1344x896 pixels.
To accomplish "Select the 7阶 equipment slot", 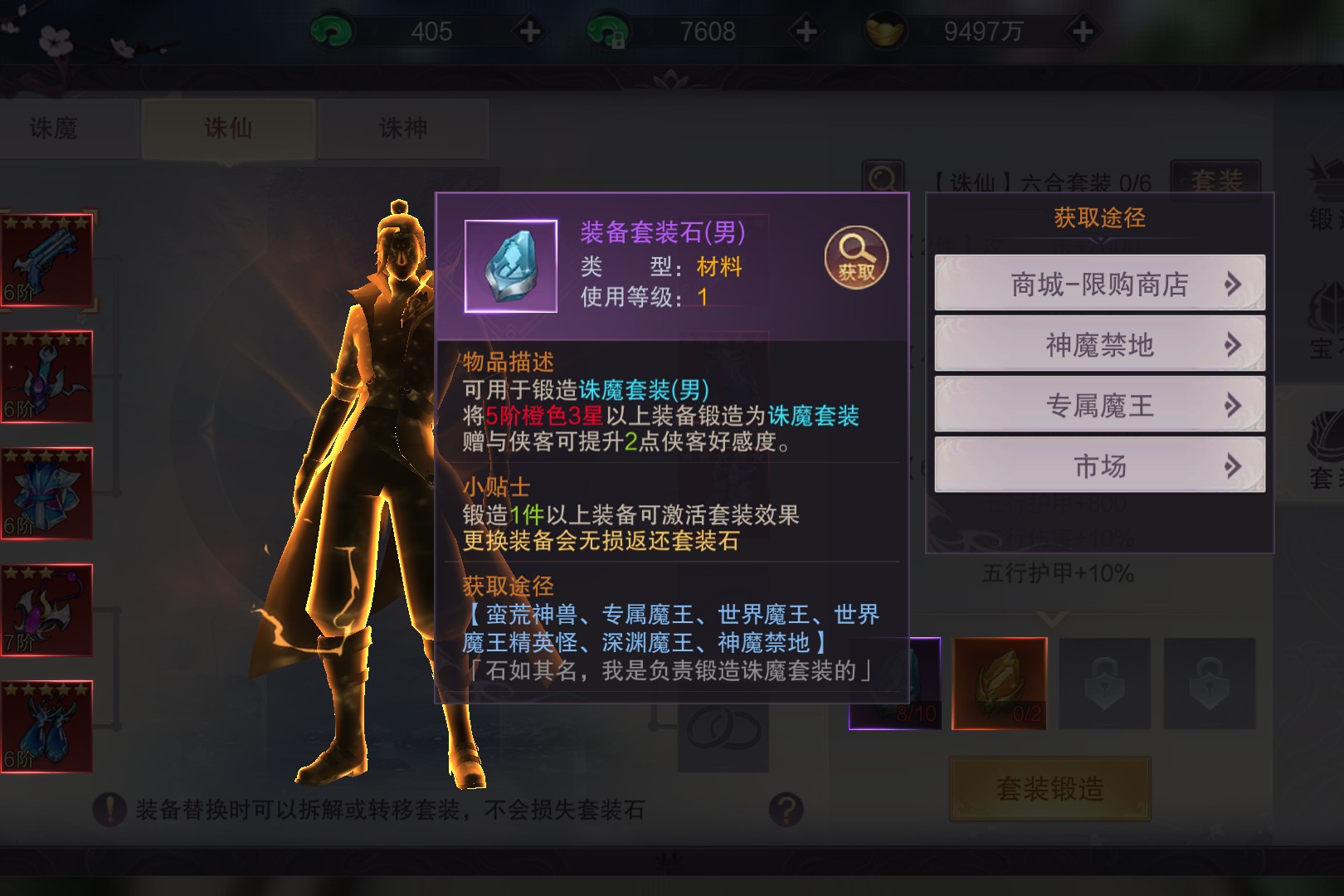I will [46, 610].
